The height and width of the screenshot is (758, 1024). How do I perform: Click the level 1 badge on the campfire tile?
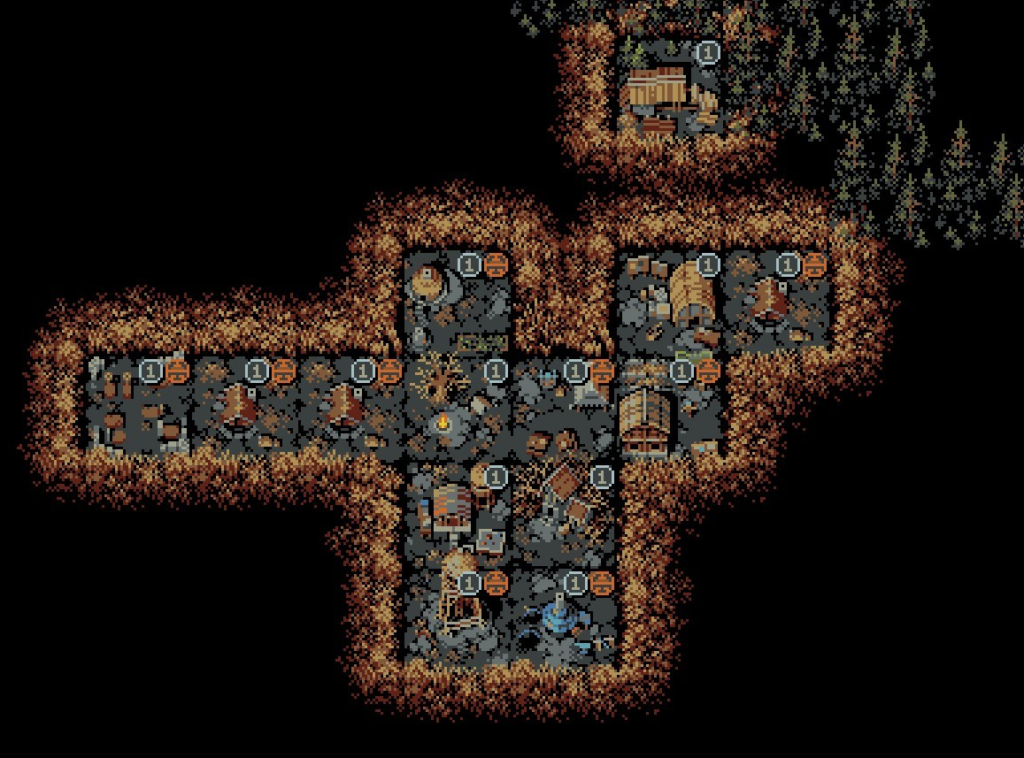(x=495, y=372)
